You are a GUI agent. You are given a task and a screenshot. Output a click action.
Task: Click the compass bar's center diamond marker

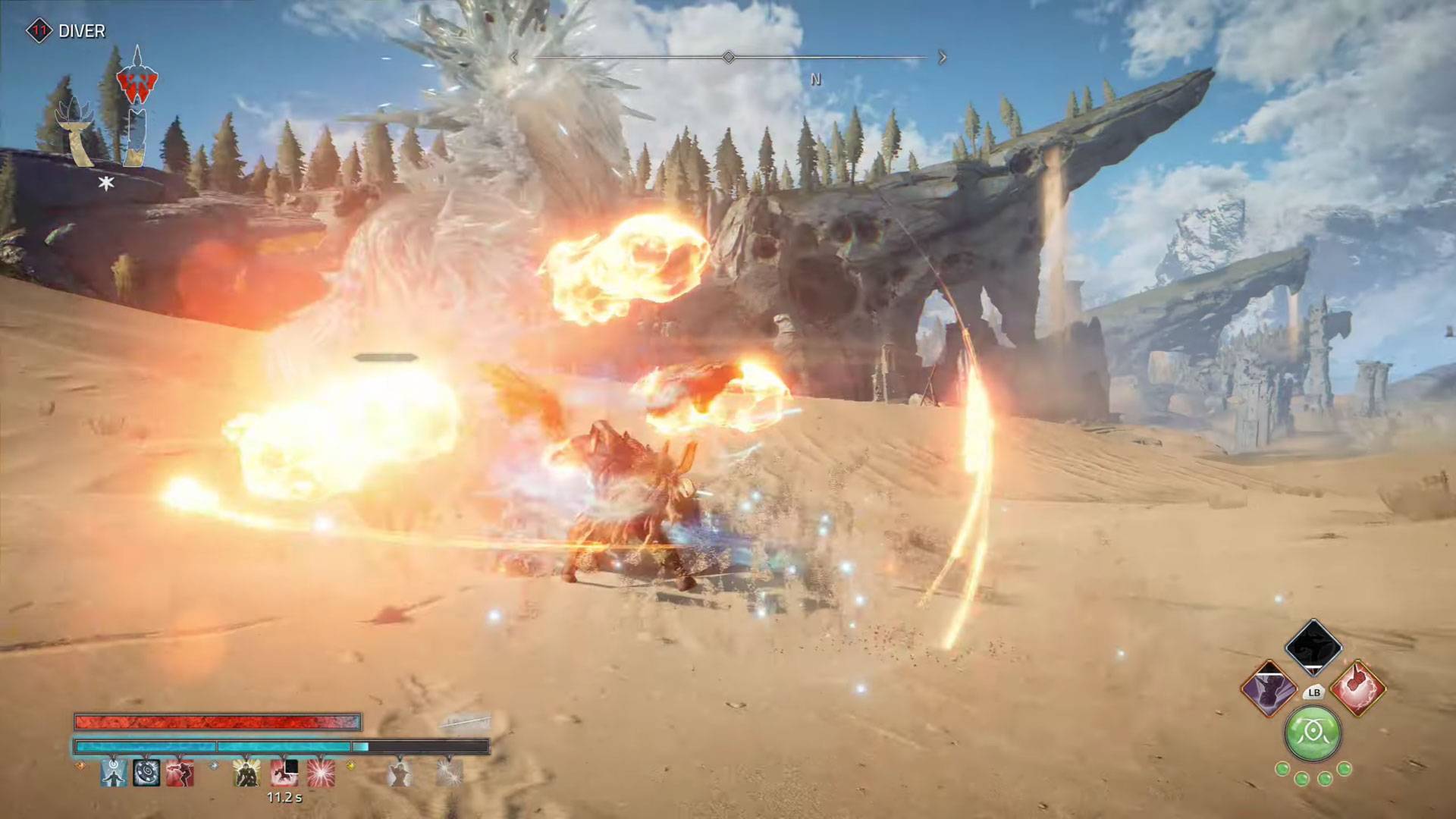[x=728, y=58]
